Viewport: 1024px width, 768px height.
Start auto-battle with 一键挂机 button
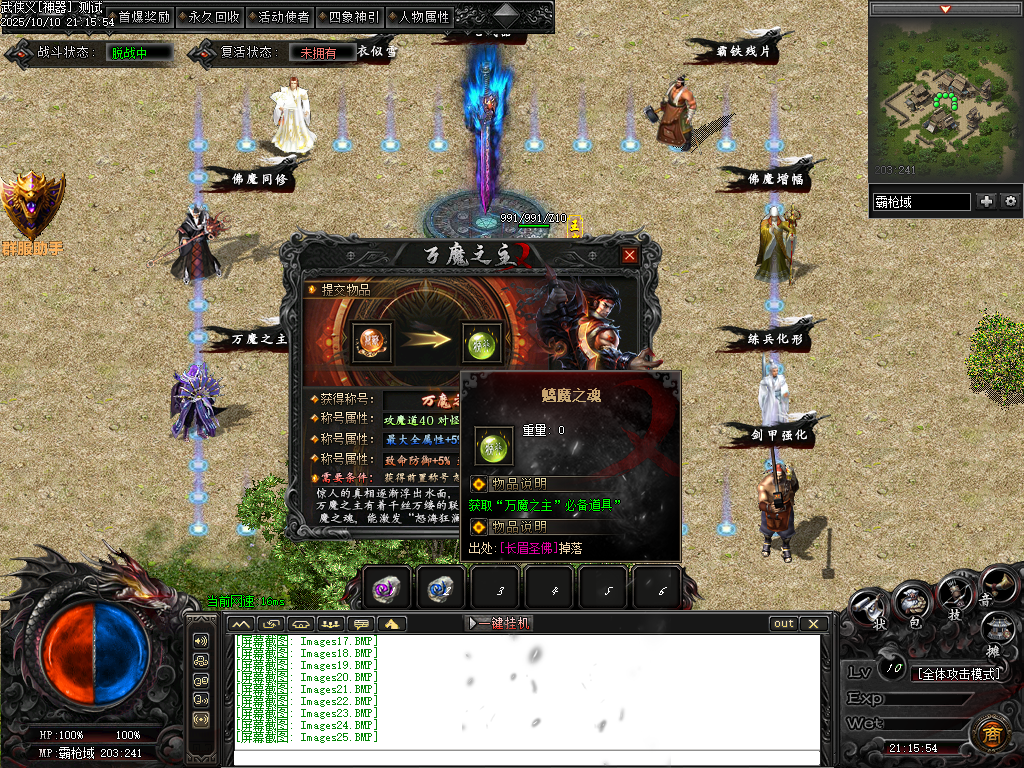click(x=500, y=623)
